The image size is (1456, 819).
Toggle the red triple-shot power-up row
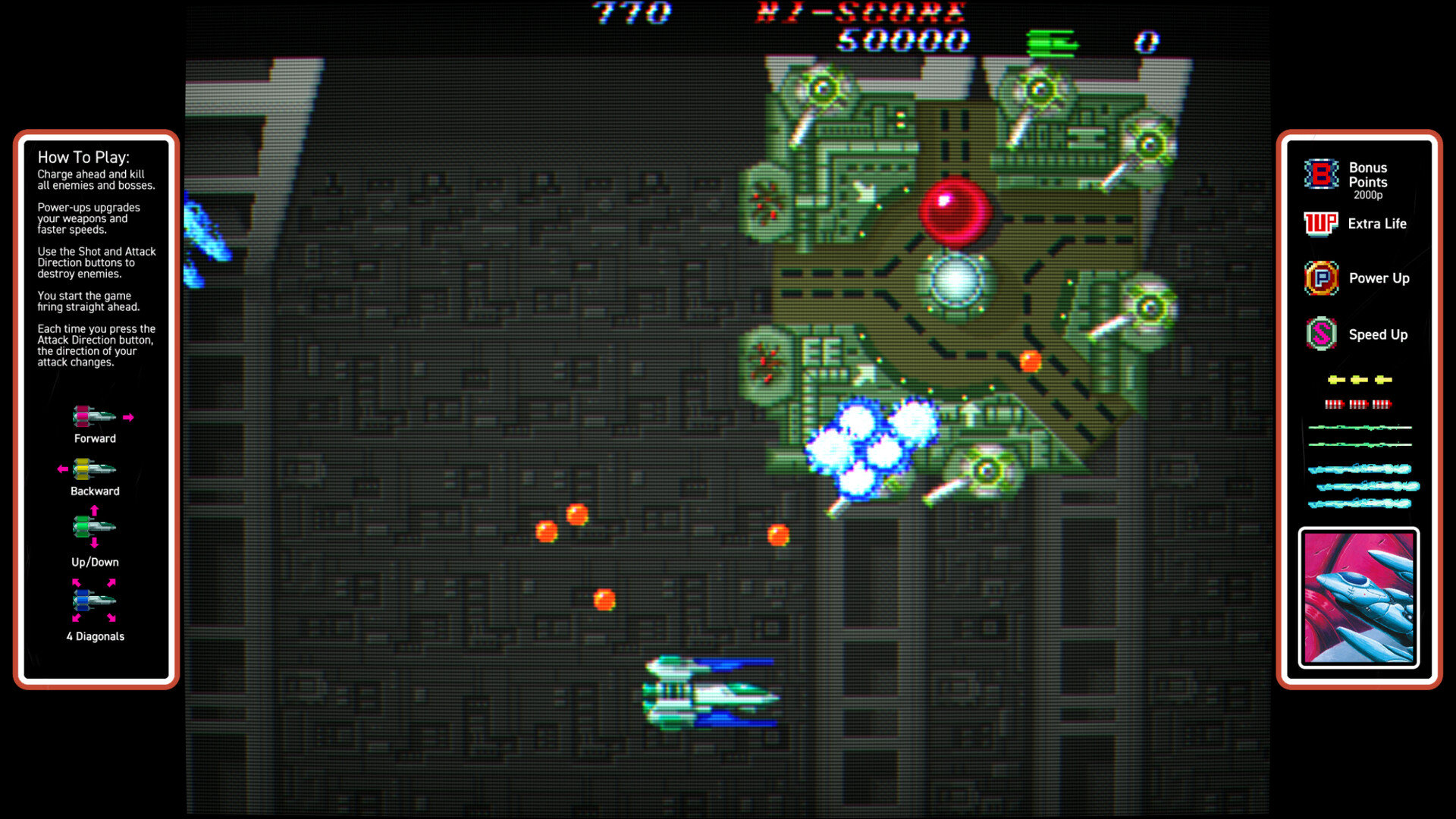[1359, 404]
